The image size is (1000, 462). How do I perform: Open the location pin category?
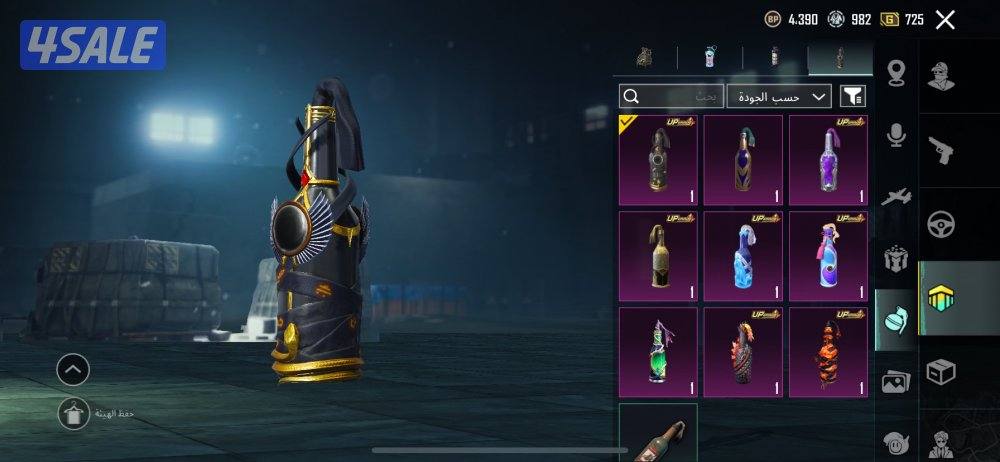click(896, 74)
